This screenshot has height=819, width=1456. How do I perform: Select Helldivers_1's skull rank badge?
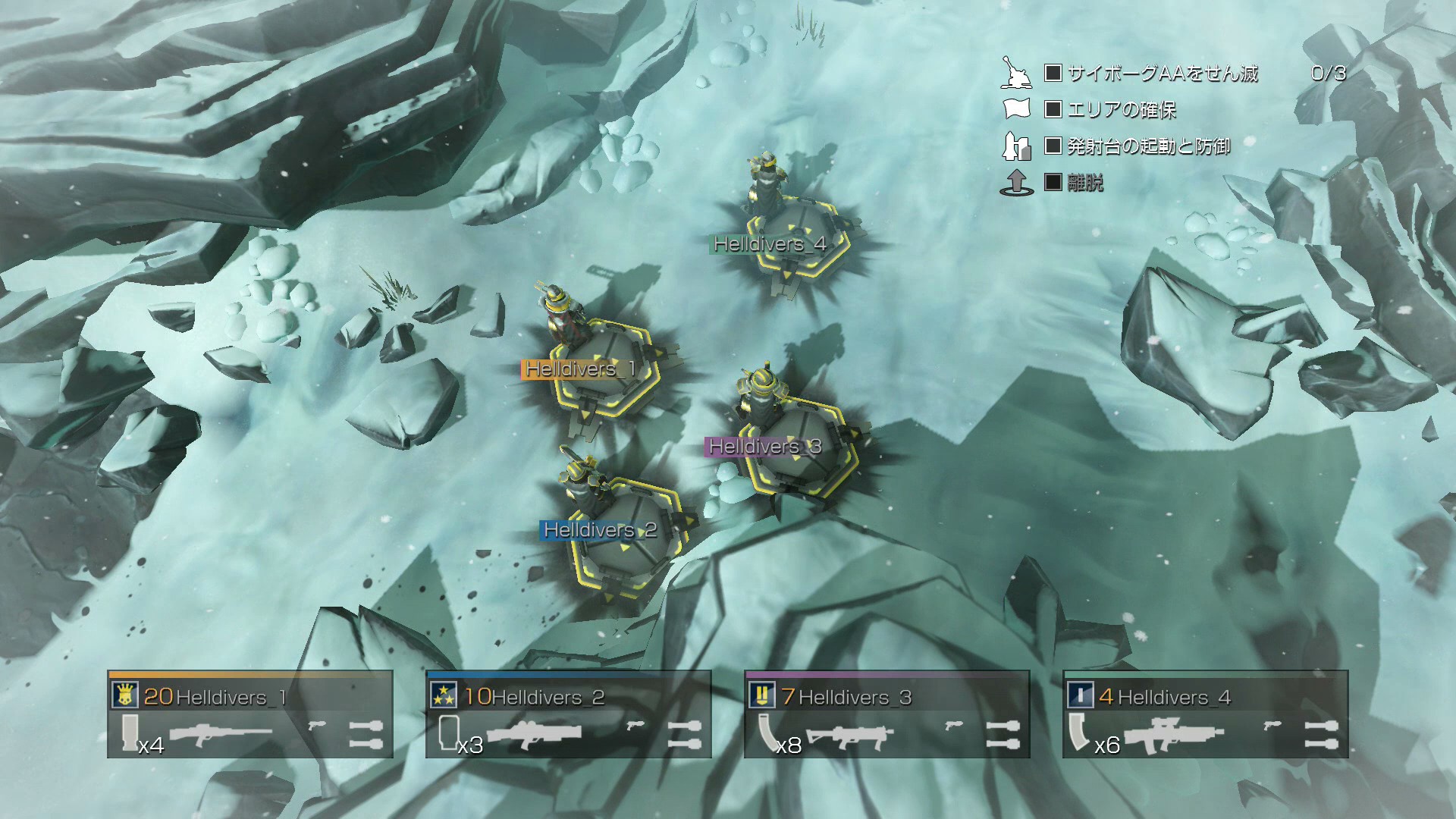(124, 695)
